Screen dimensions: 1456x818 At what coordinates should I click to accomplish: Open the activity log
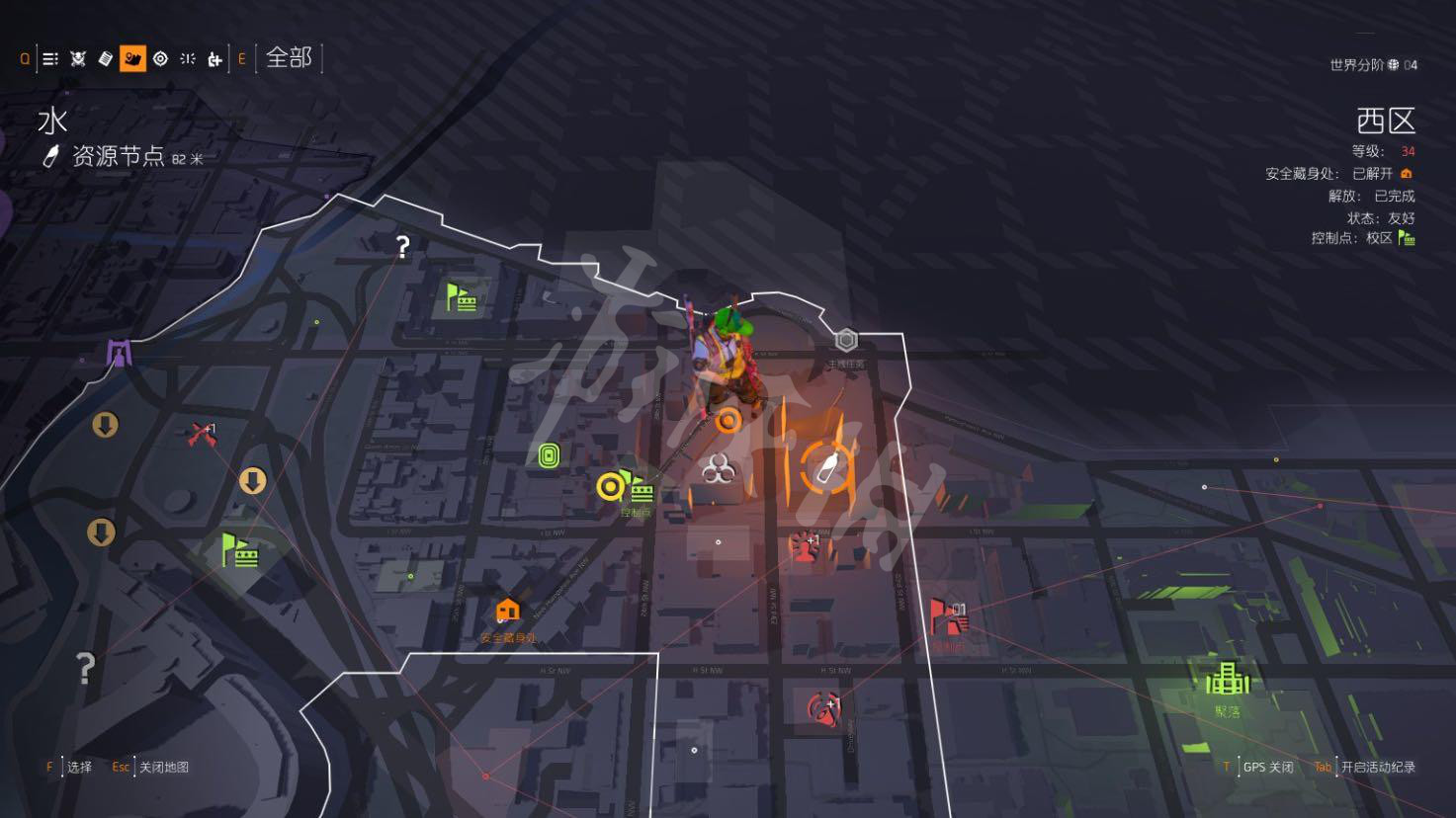point(1377,767)
